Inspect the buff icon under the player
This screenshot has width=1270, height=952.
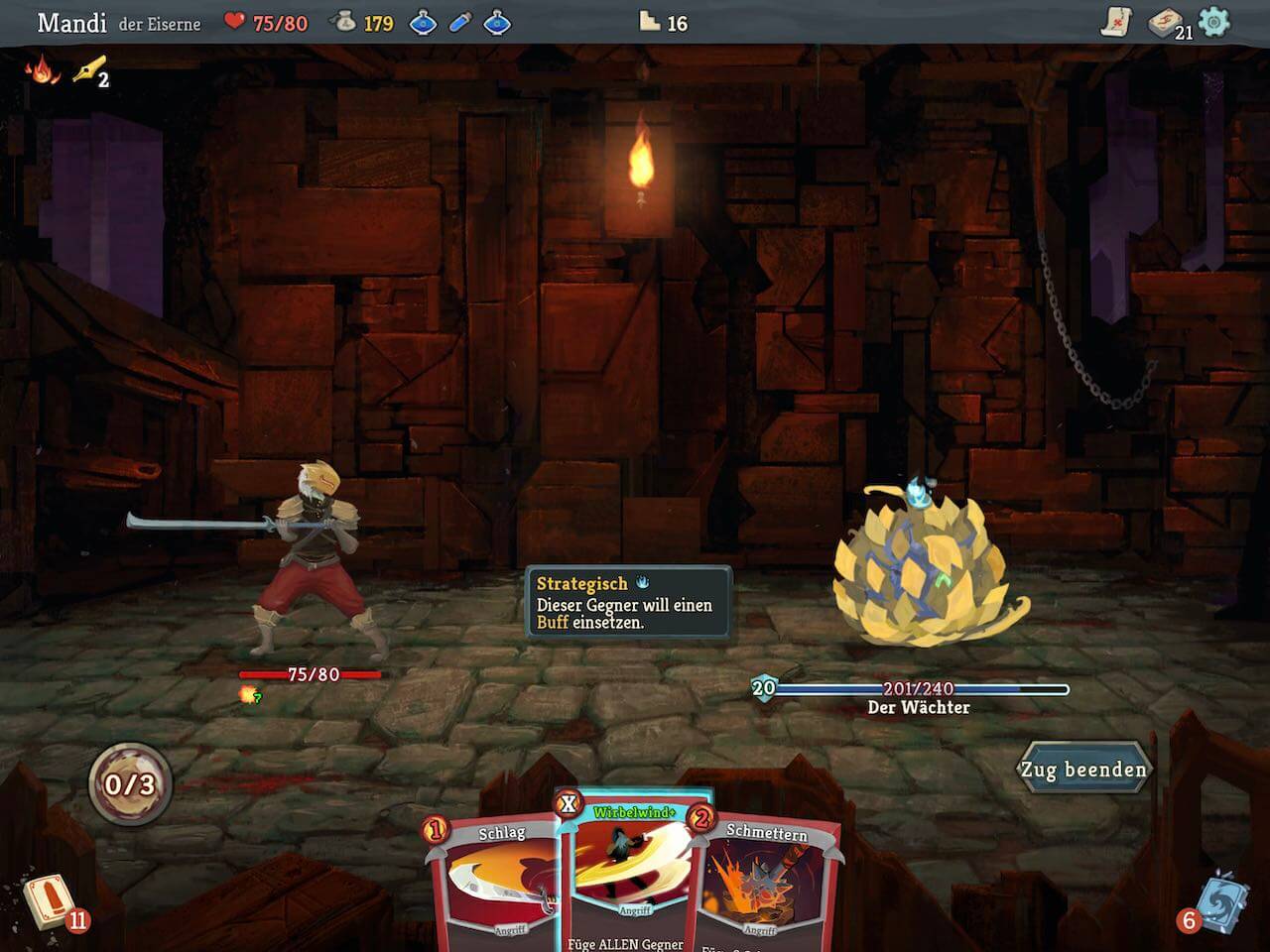click(248, 695)
